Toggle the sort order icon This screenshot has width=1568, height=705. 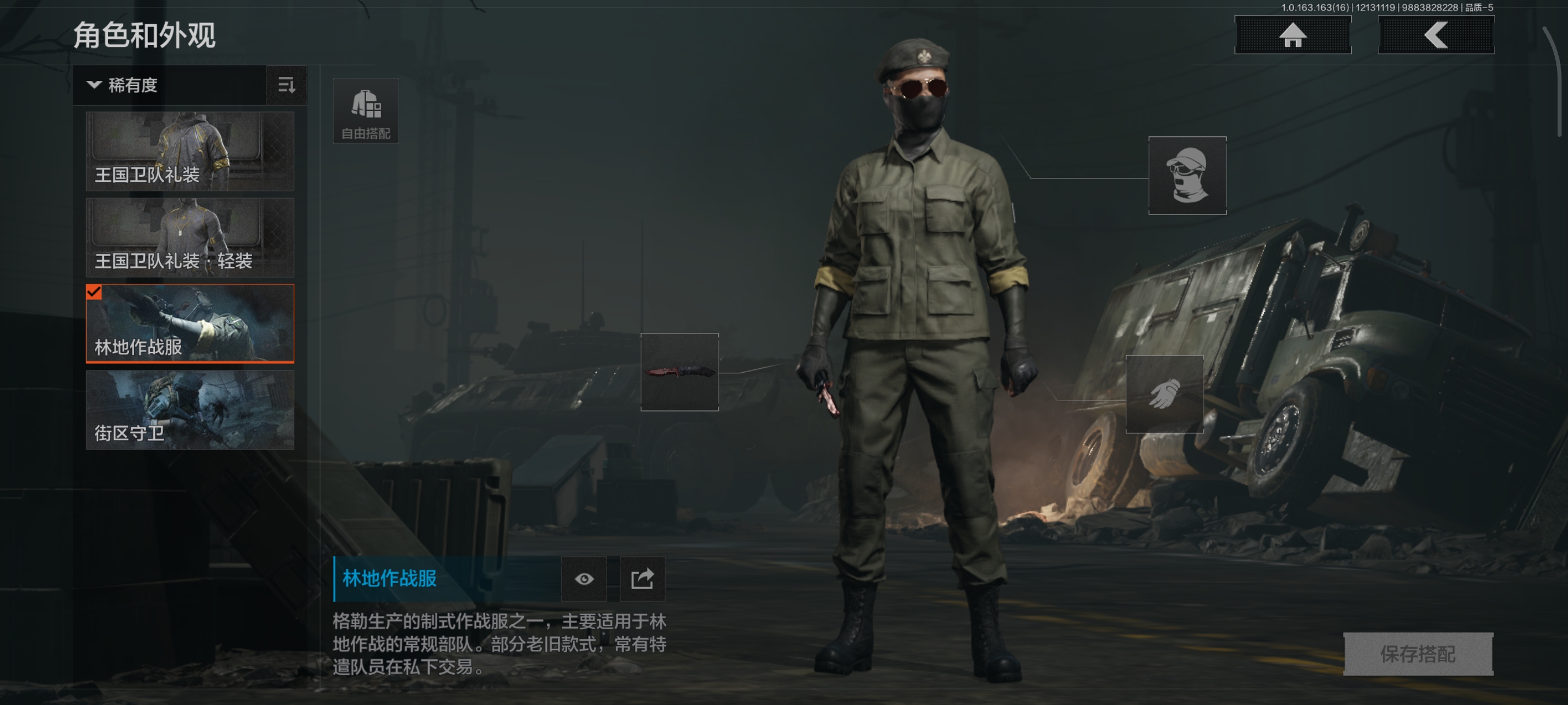click(286, 85)
